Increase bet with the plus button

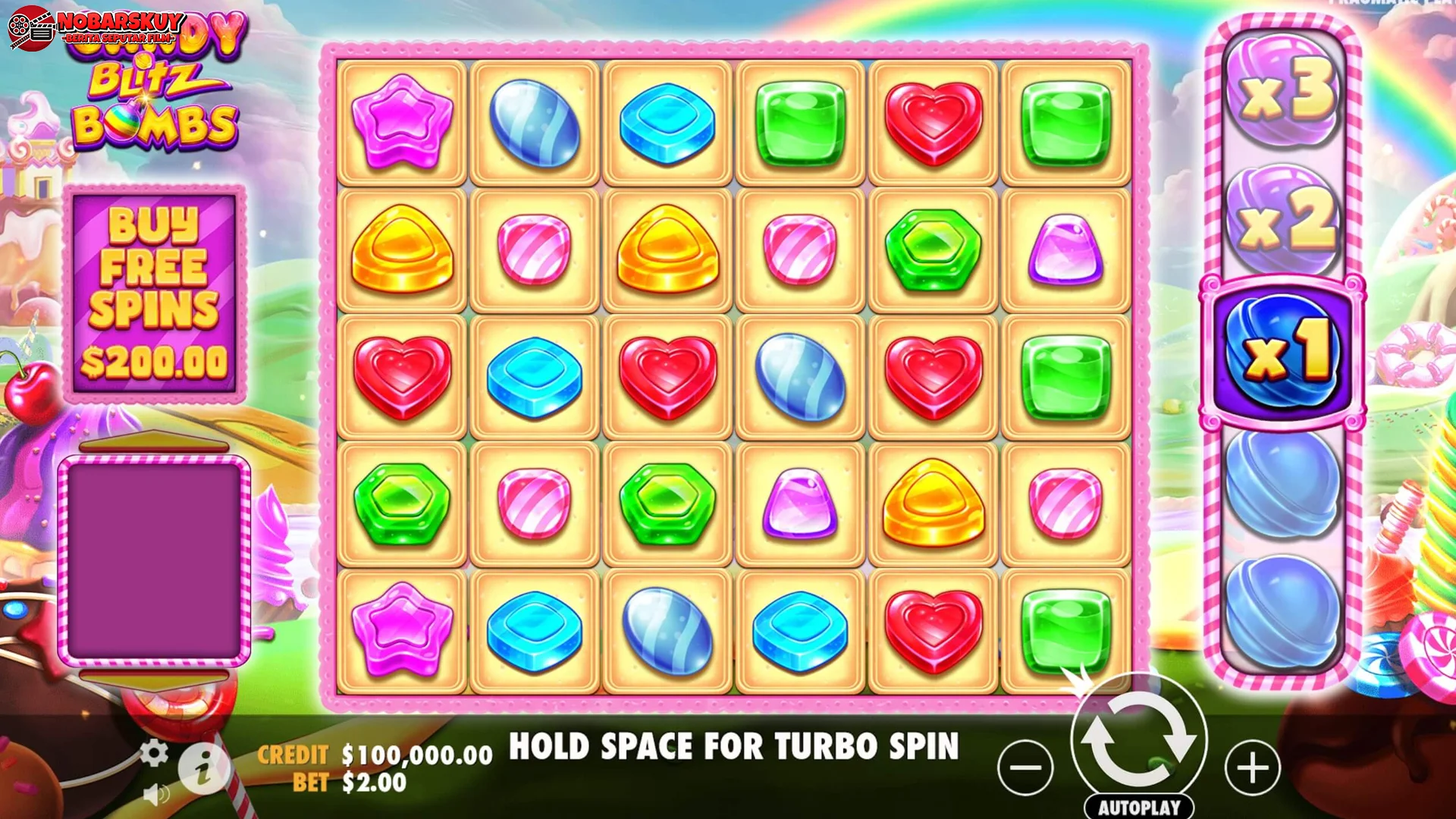click(1253, 766)
